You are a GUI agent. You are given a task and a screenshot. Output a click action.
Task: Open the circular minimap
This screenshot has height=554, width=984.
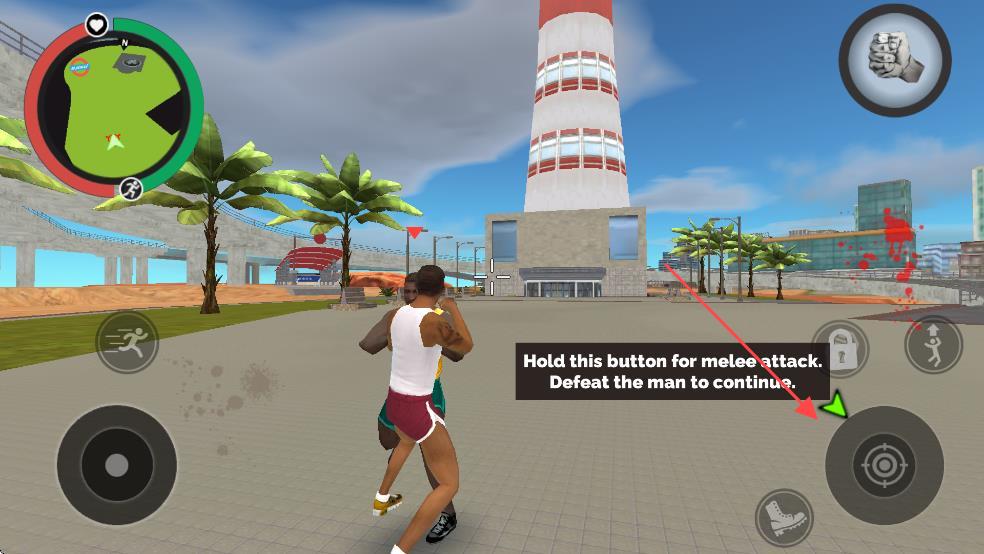click(x=114, y=107)
